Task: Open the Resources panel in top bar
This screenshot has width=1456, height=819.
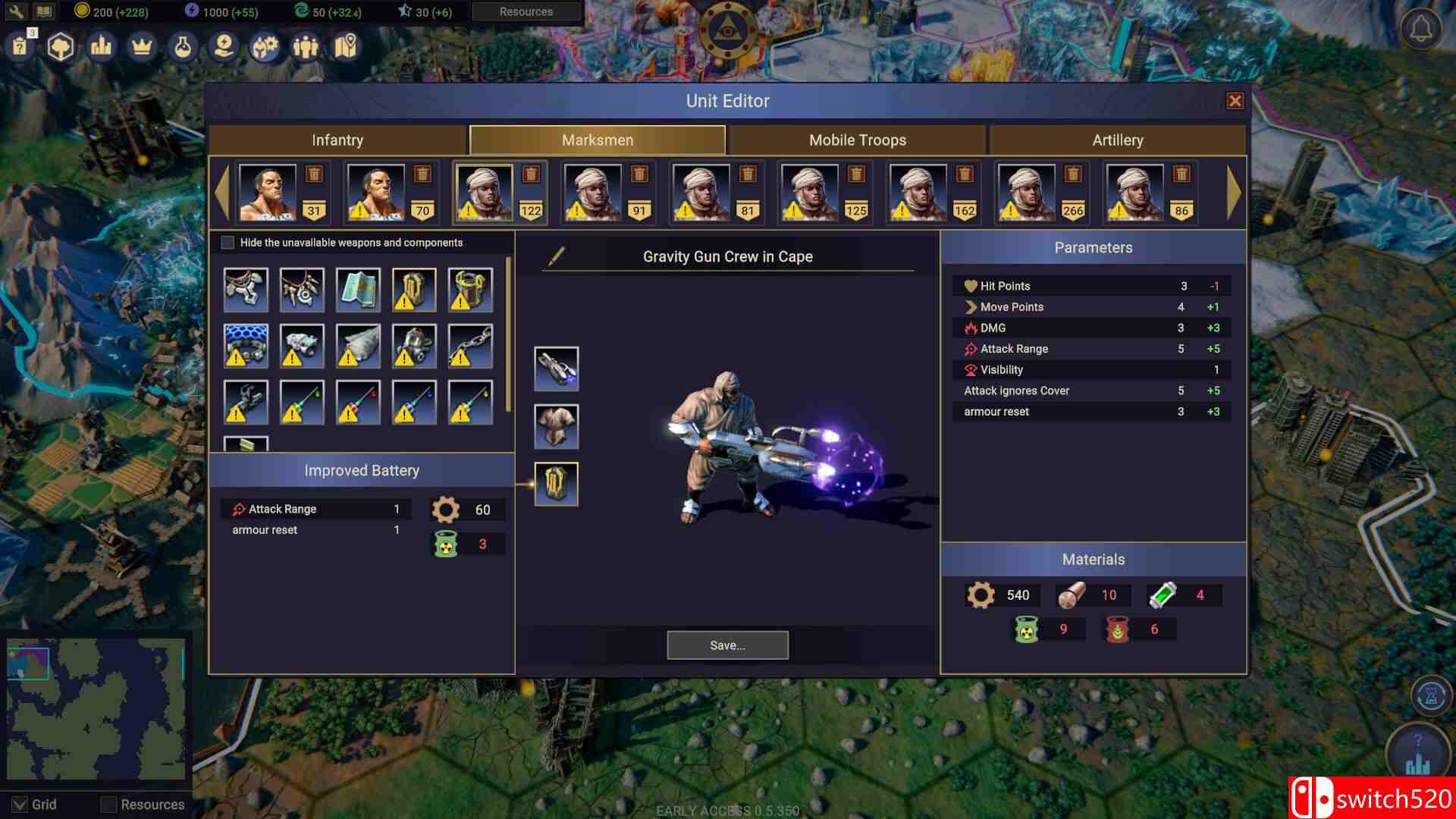Action: click(x=526, y=11)
